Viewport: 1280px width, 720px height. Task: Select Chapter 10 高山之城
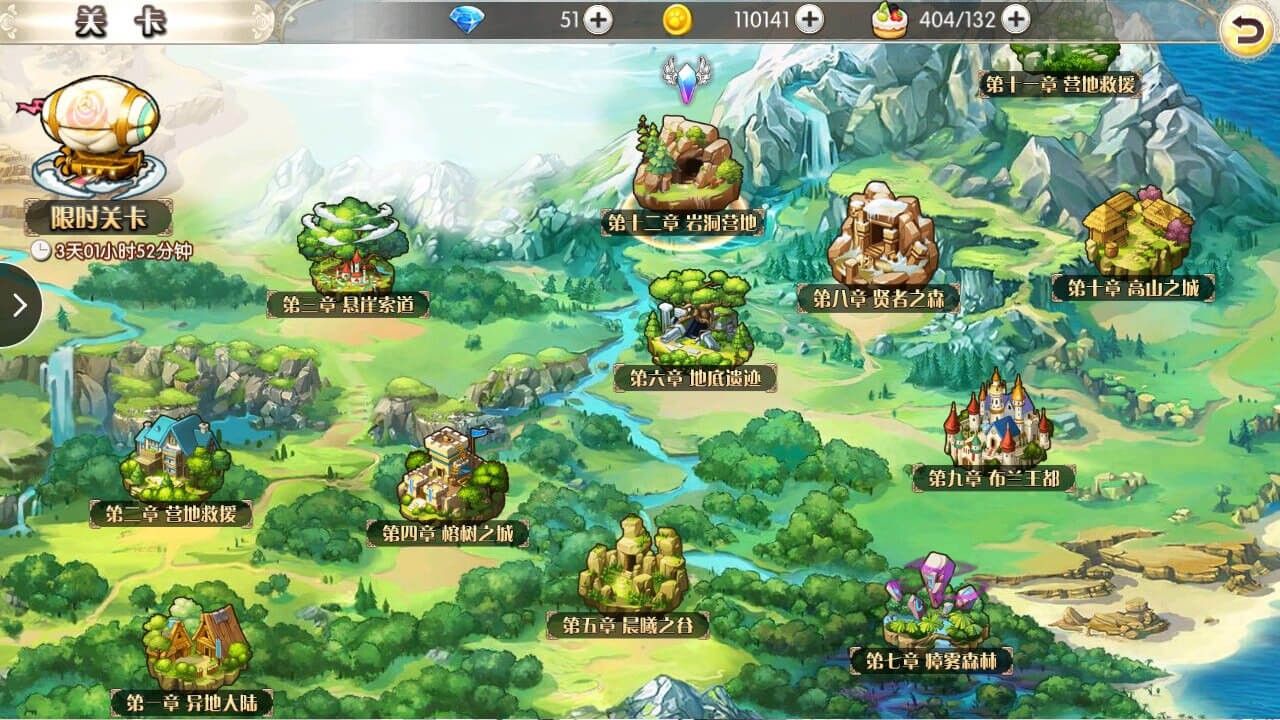pos(1137,235)
